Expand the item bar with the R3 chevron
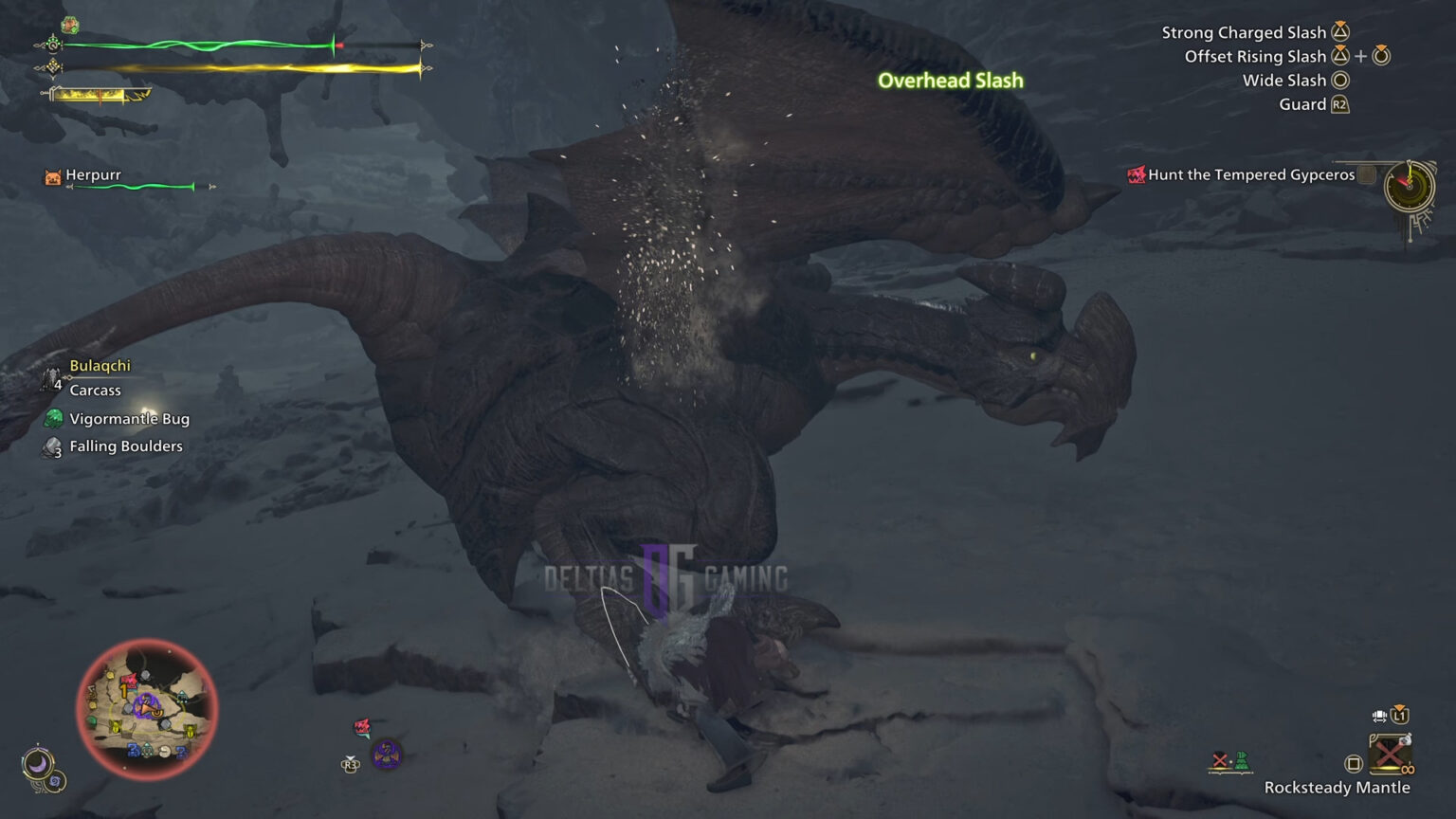 (x=350, y=757)
